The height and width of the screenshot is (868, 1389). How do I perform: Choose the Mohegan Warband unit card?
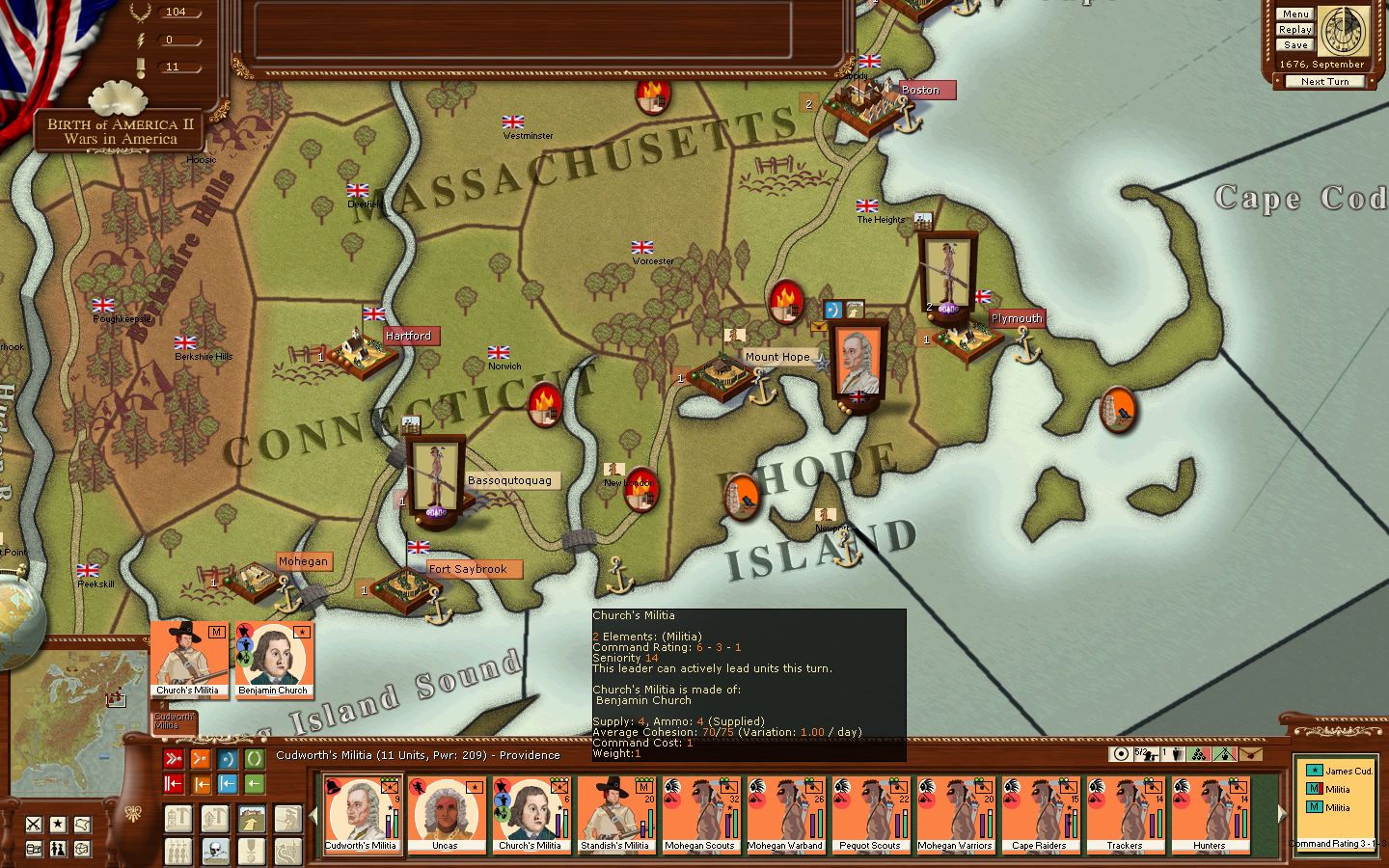coord(784,815)
